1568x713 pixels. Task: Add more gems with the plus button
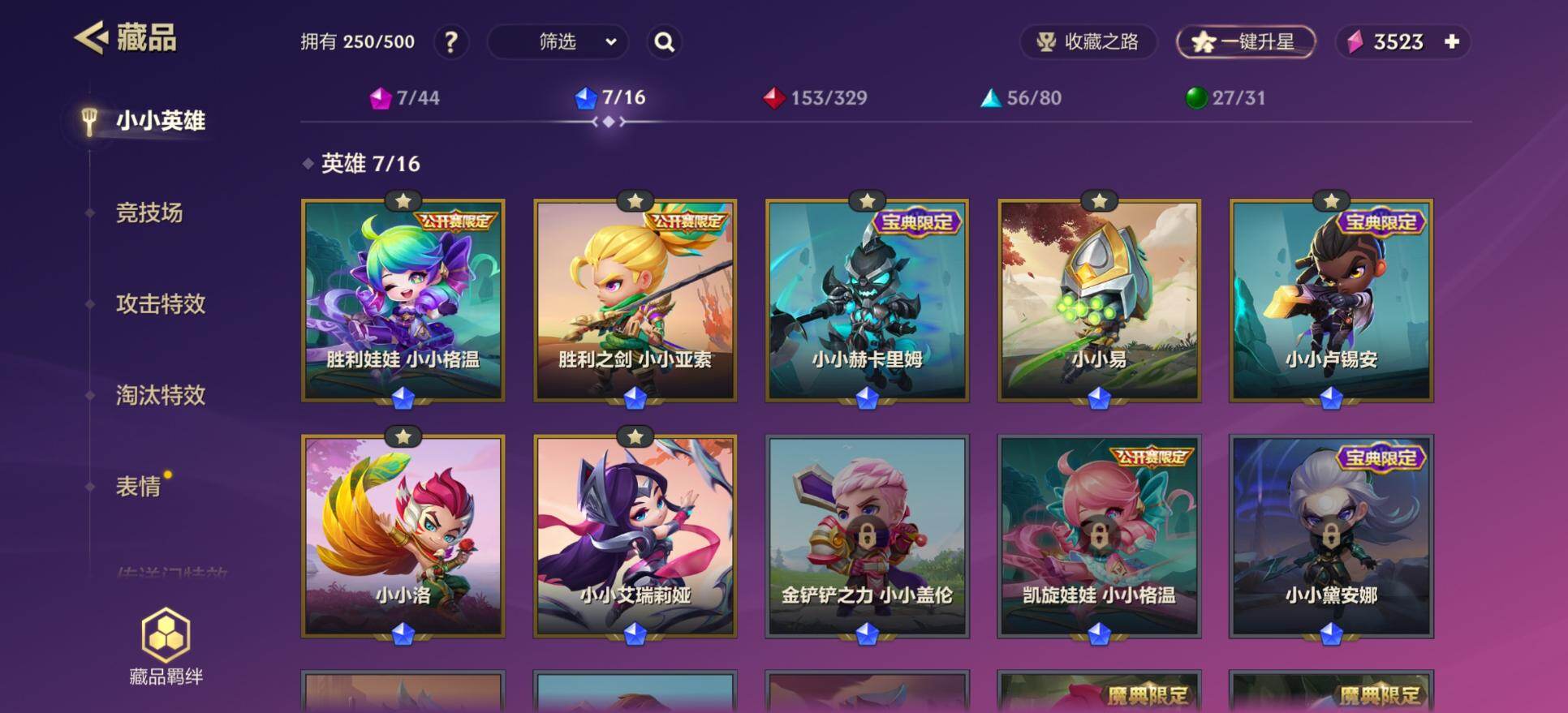[1452, 41]
